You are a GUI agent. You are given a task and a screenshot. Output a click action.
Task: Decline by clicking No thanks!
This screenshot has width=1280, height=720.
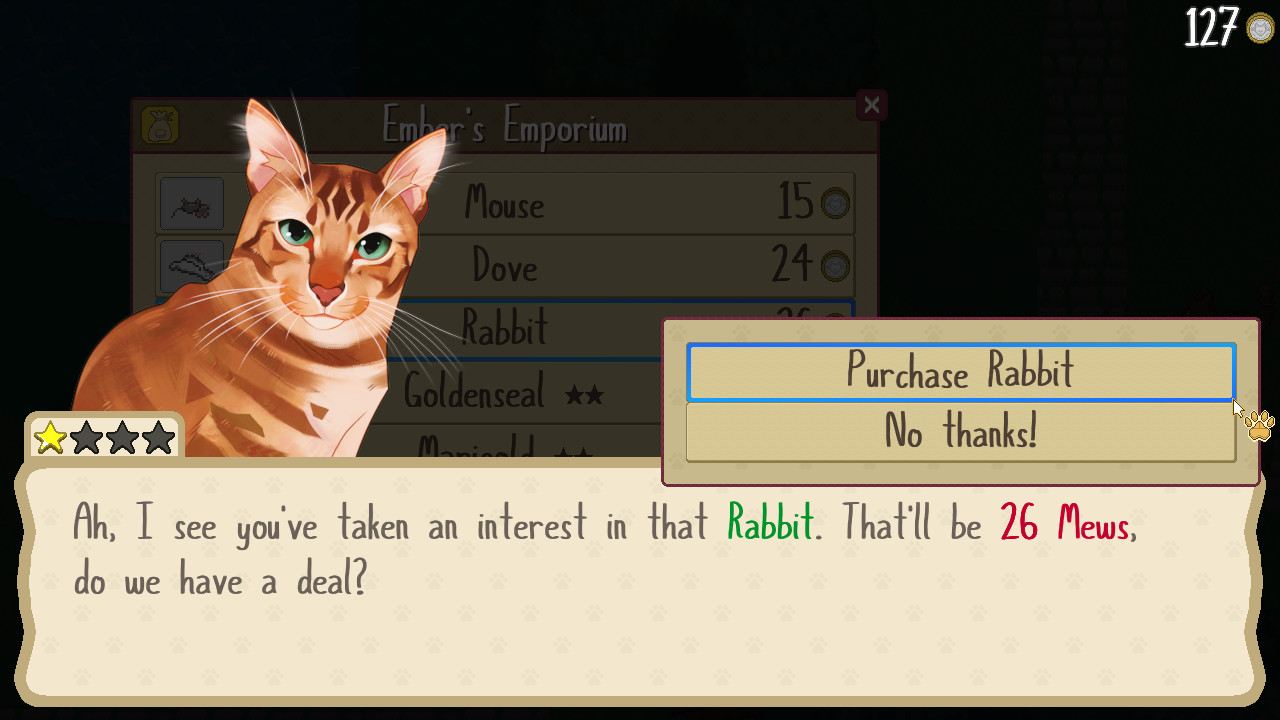[x=960, y=432]
